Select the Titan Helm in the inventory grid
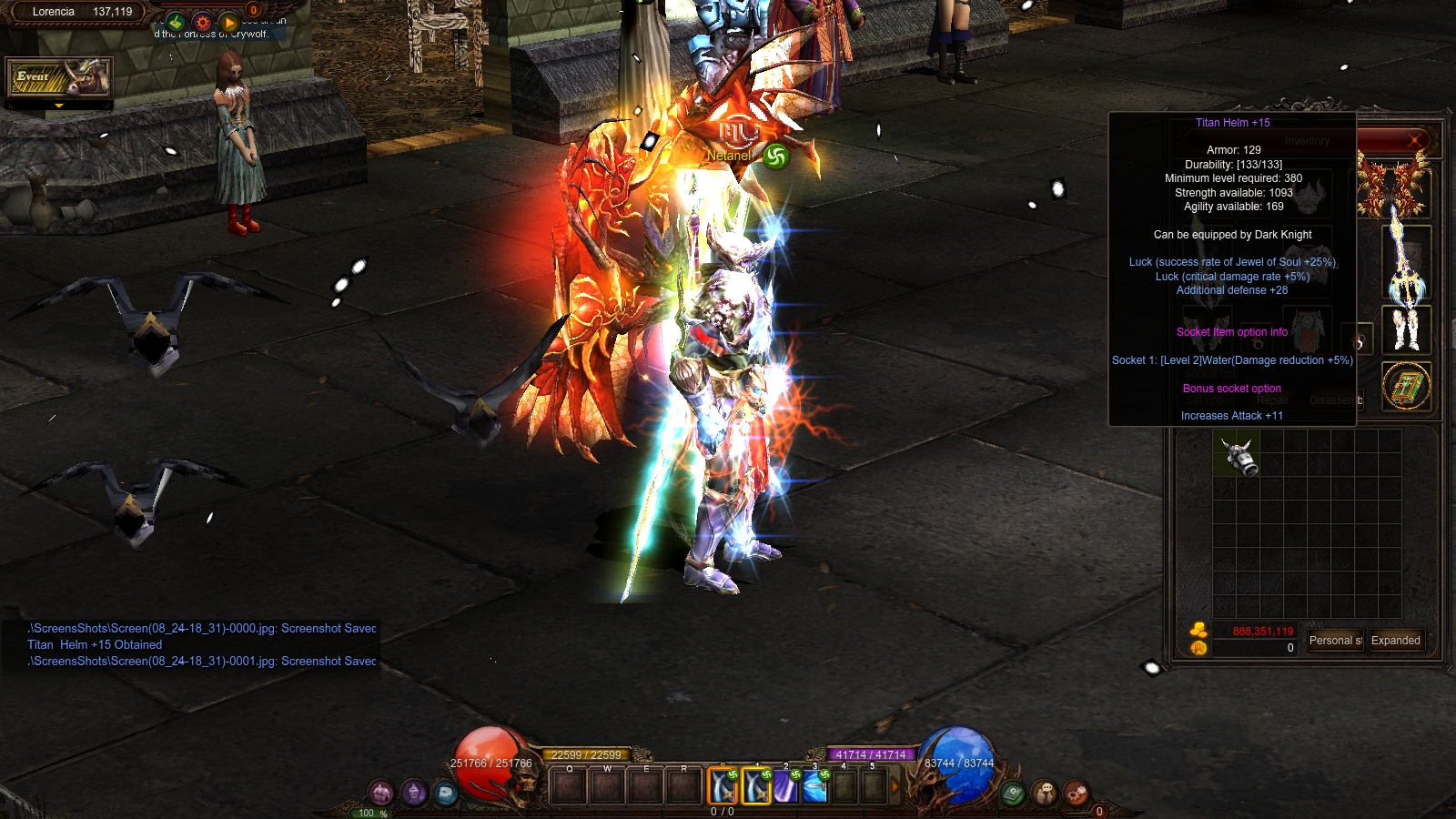The height and width of the screenshot is (819, 1456). click(1239, 454)
